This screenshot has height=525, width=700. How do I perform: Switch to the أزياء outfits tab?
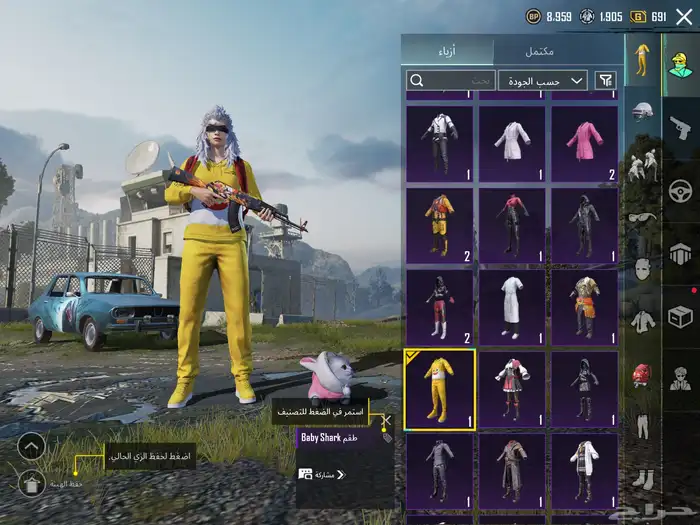click(446, 51)
